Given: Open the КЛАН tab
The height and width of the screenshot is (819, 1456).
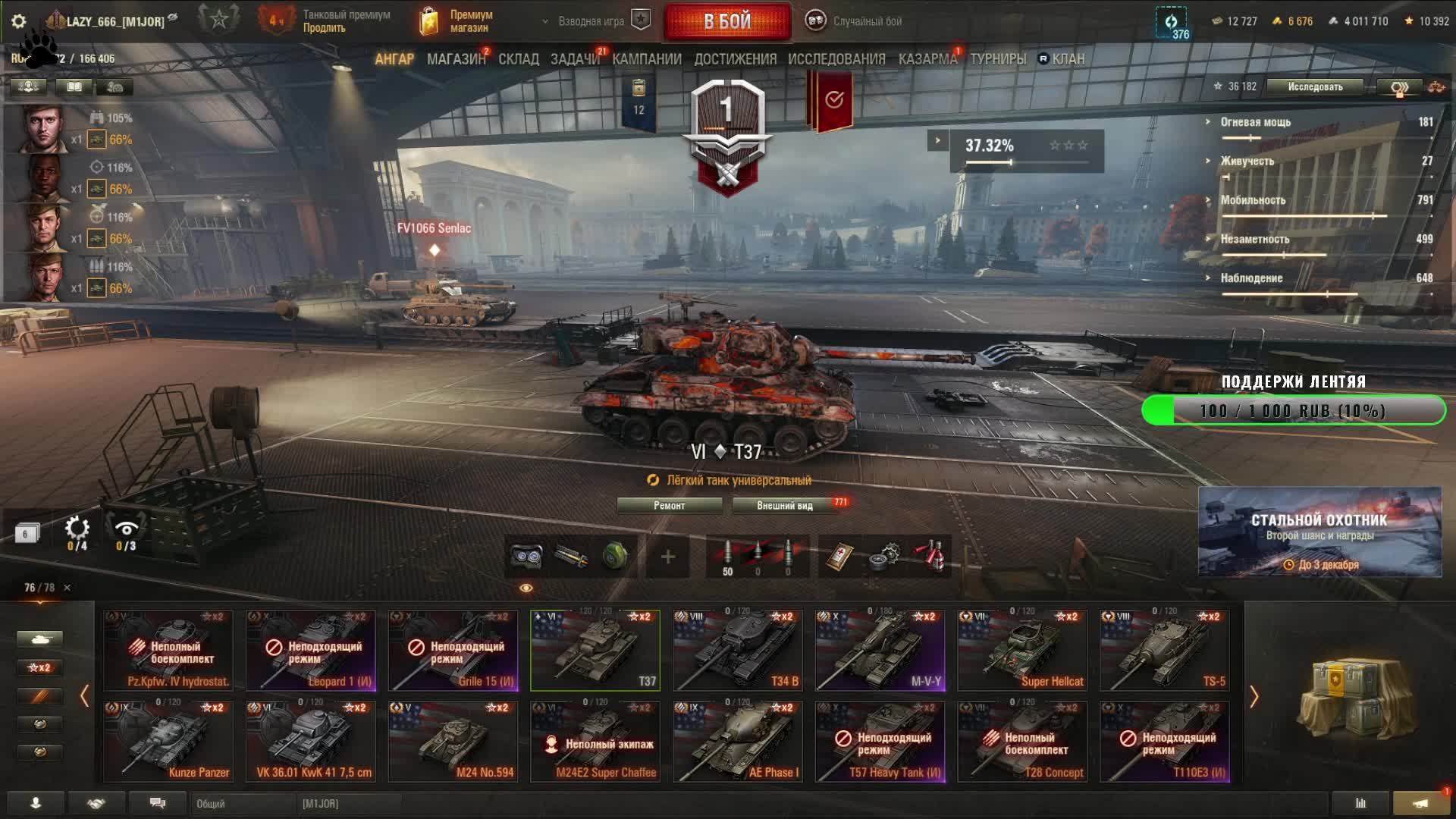Looking at the screenshot, I should click(x=1068, y=59).
